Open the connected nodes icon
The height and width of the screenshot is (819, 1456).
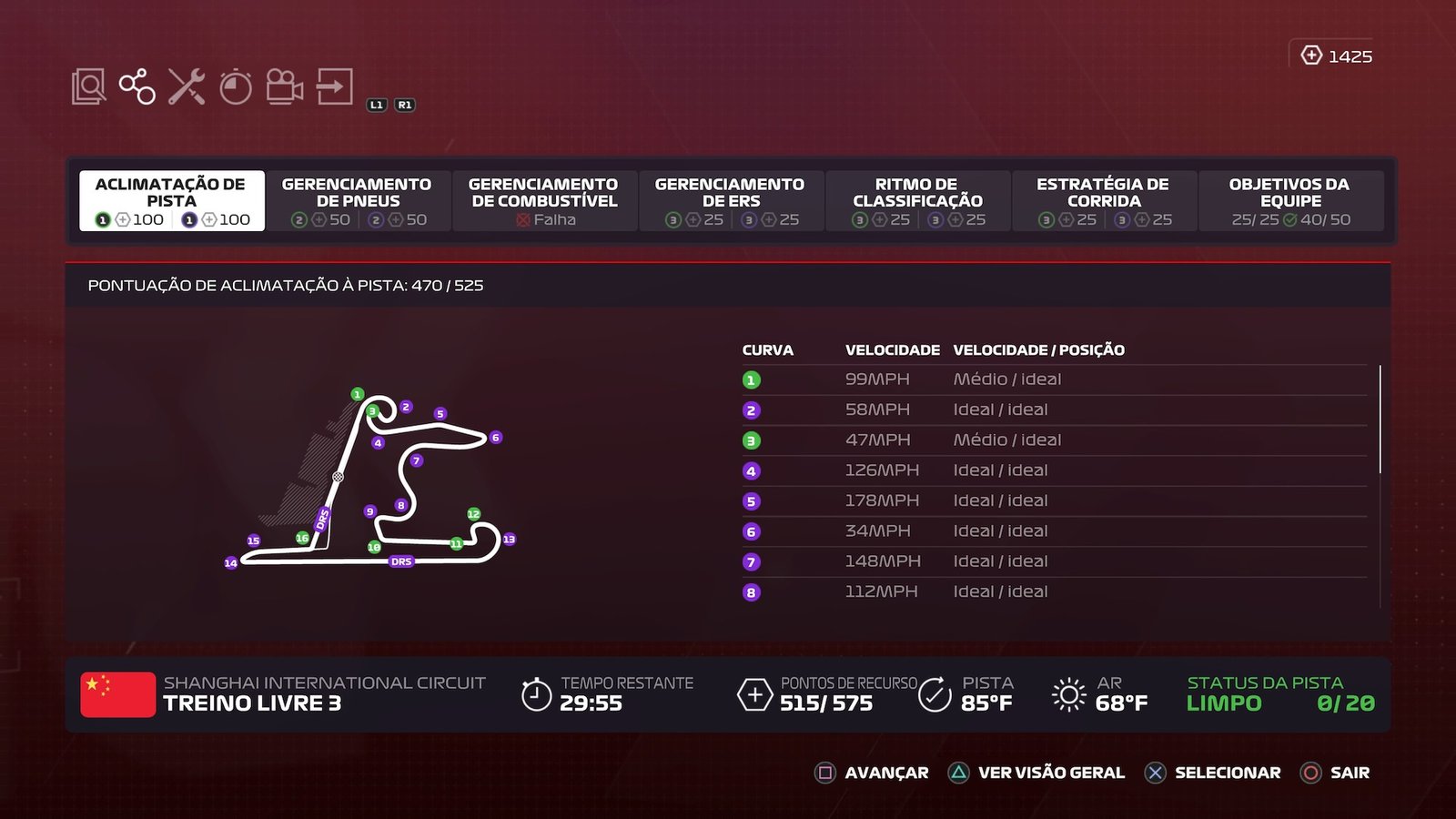137,87
